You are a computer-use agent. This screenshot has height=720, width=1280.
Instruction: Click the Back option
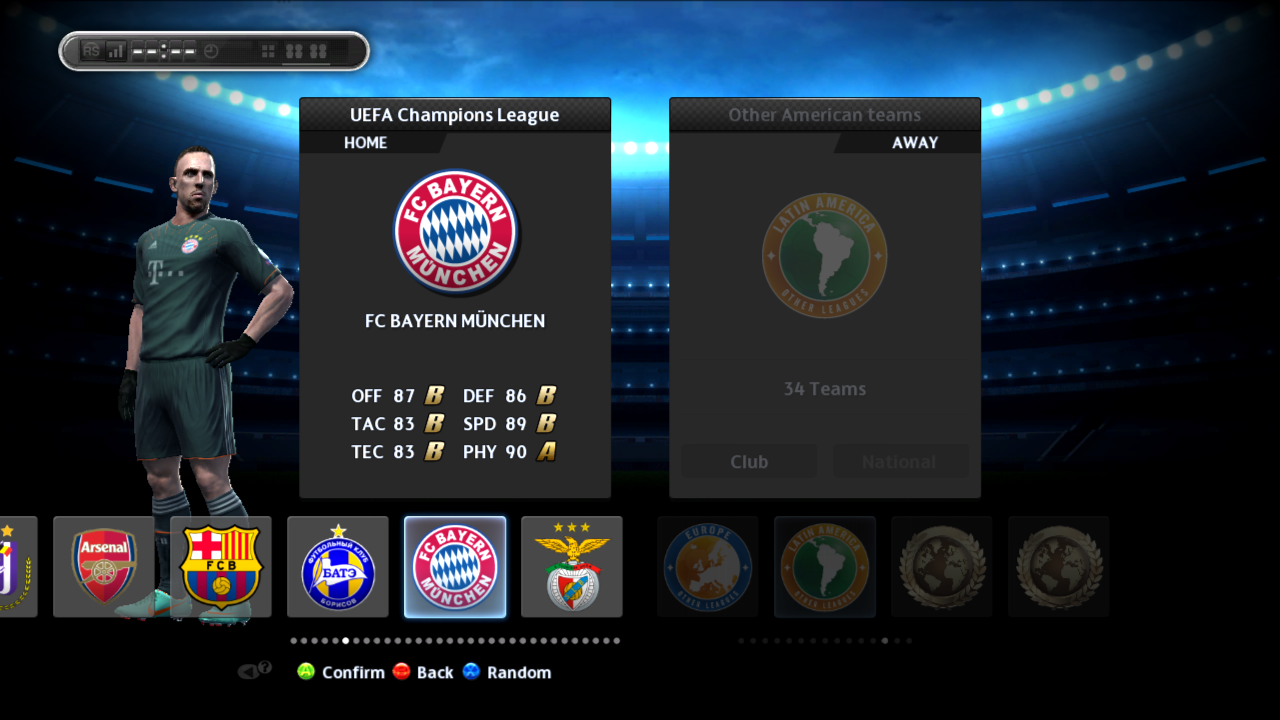pyautogui.click(x=423, y=672)
